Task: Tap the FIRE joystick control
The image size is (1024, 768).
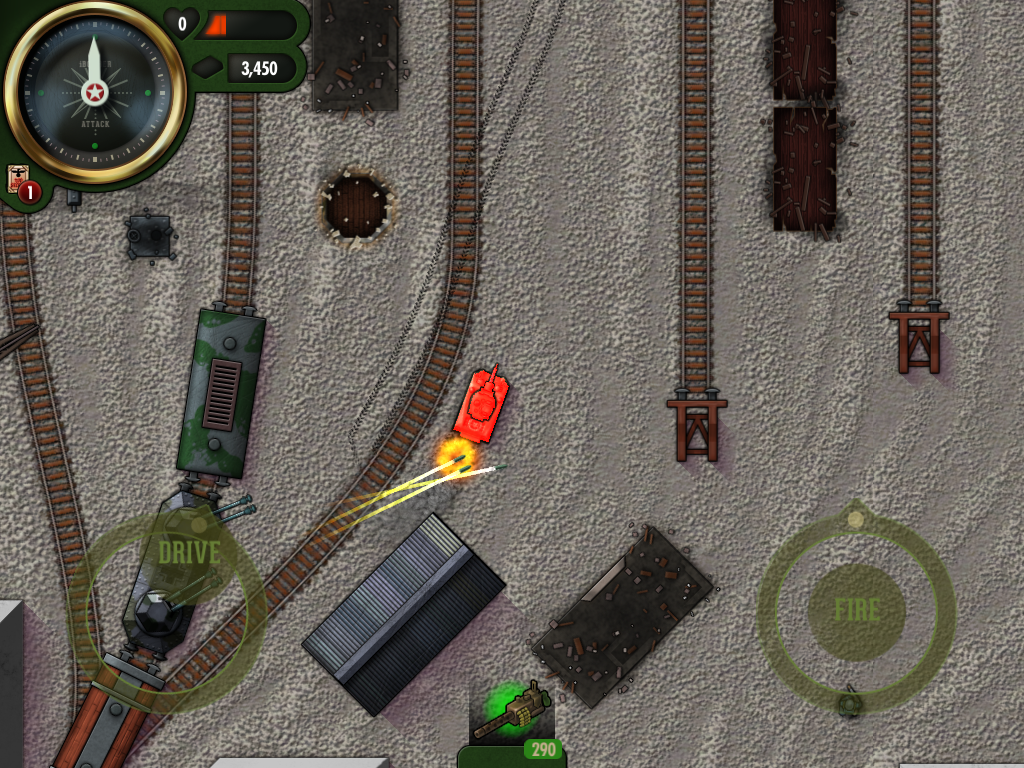Action: [x=856, y=611]
